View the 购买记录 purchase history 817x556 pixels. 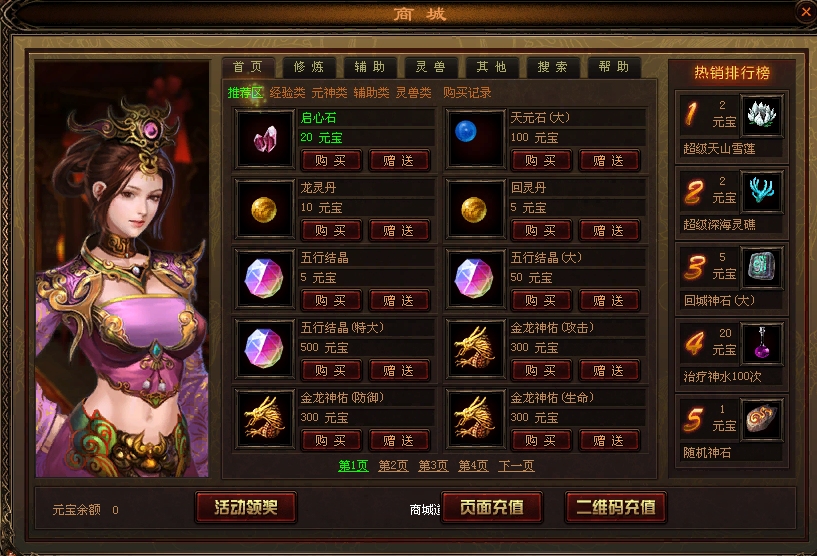[467, 93]
